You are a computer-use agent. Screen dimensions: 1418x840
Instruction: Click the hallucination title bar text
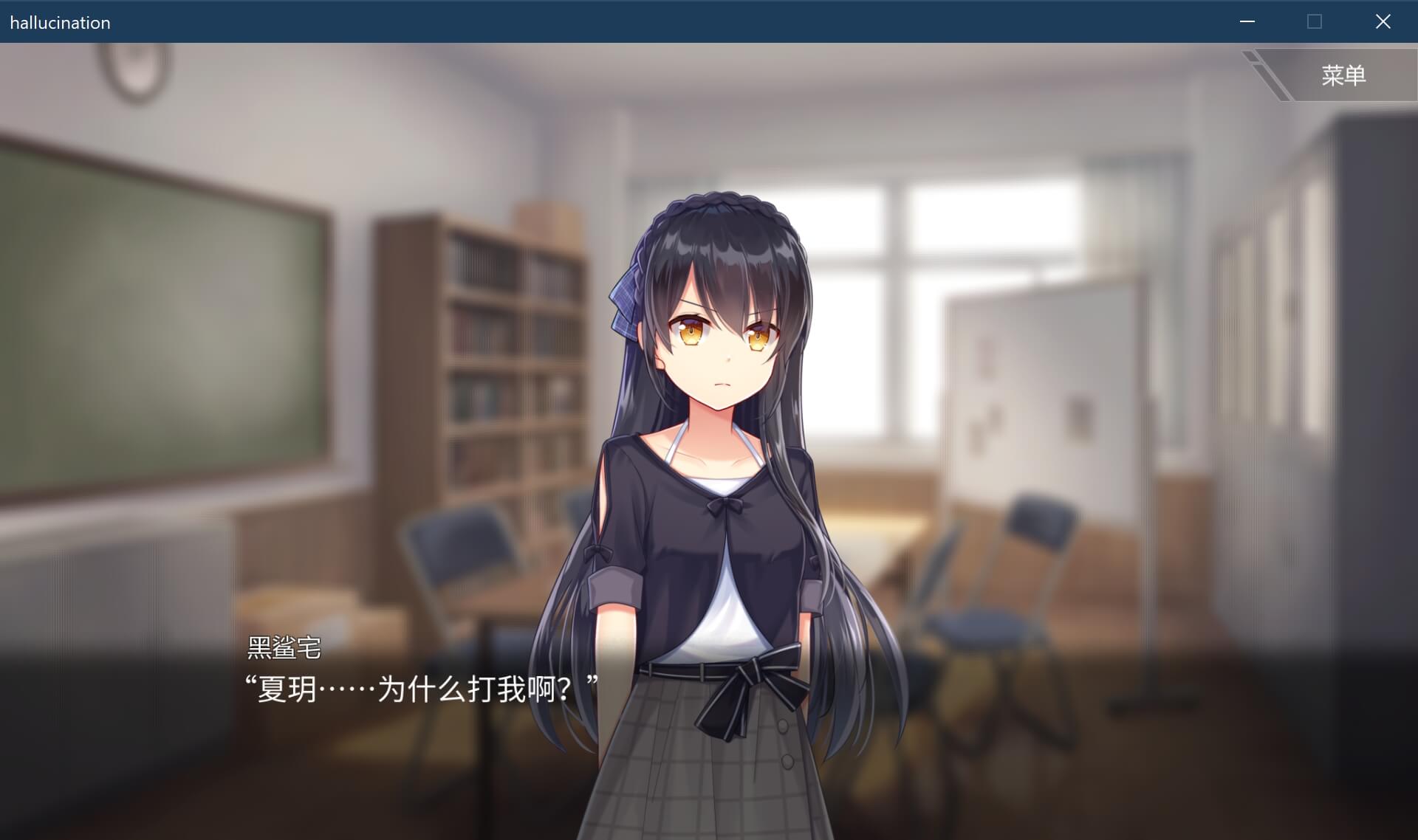click(59, 22)
